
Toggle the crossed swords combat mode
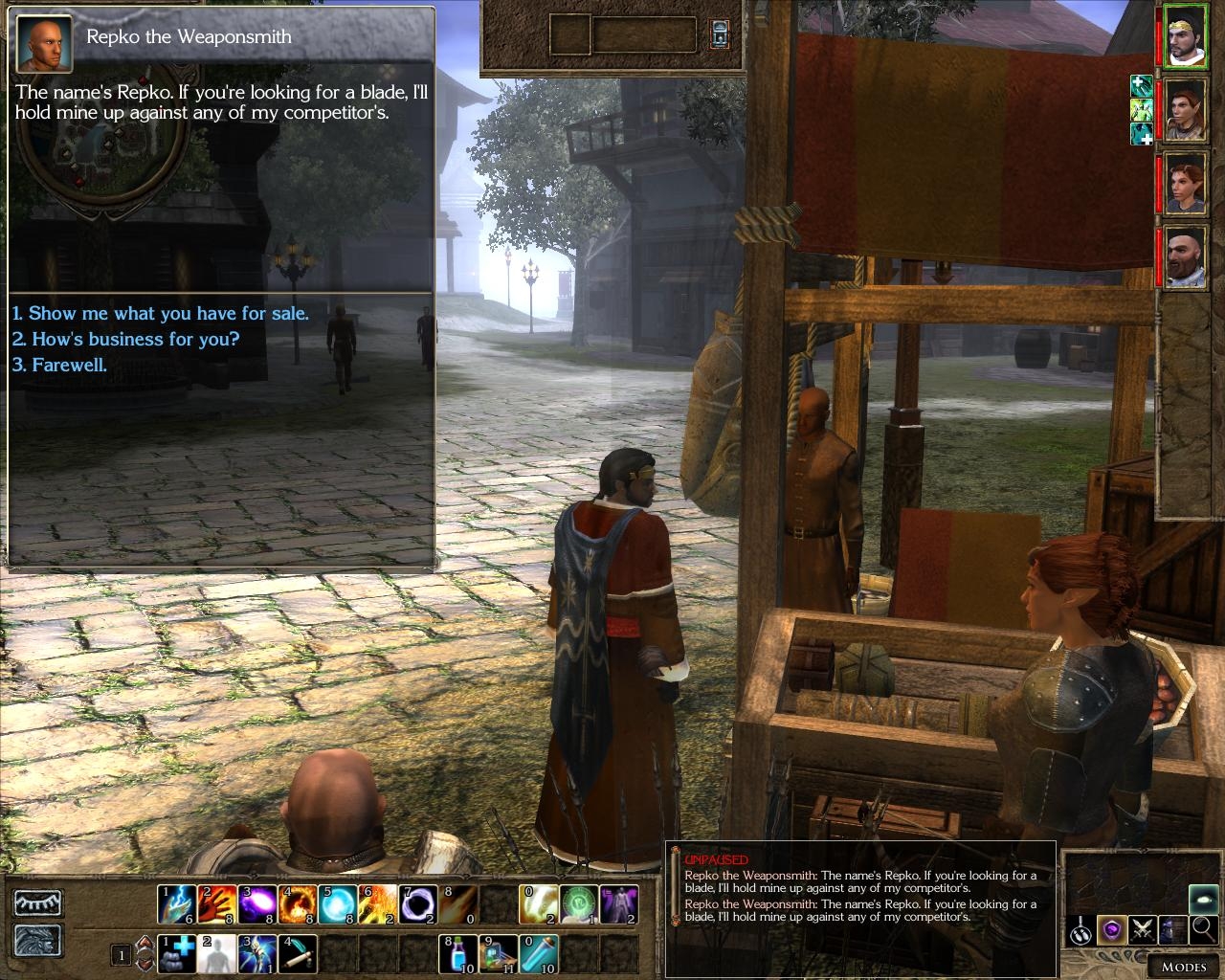(x=1142, y=928)
